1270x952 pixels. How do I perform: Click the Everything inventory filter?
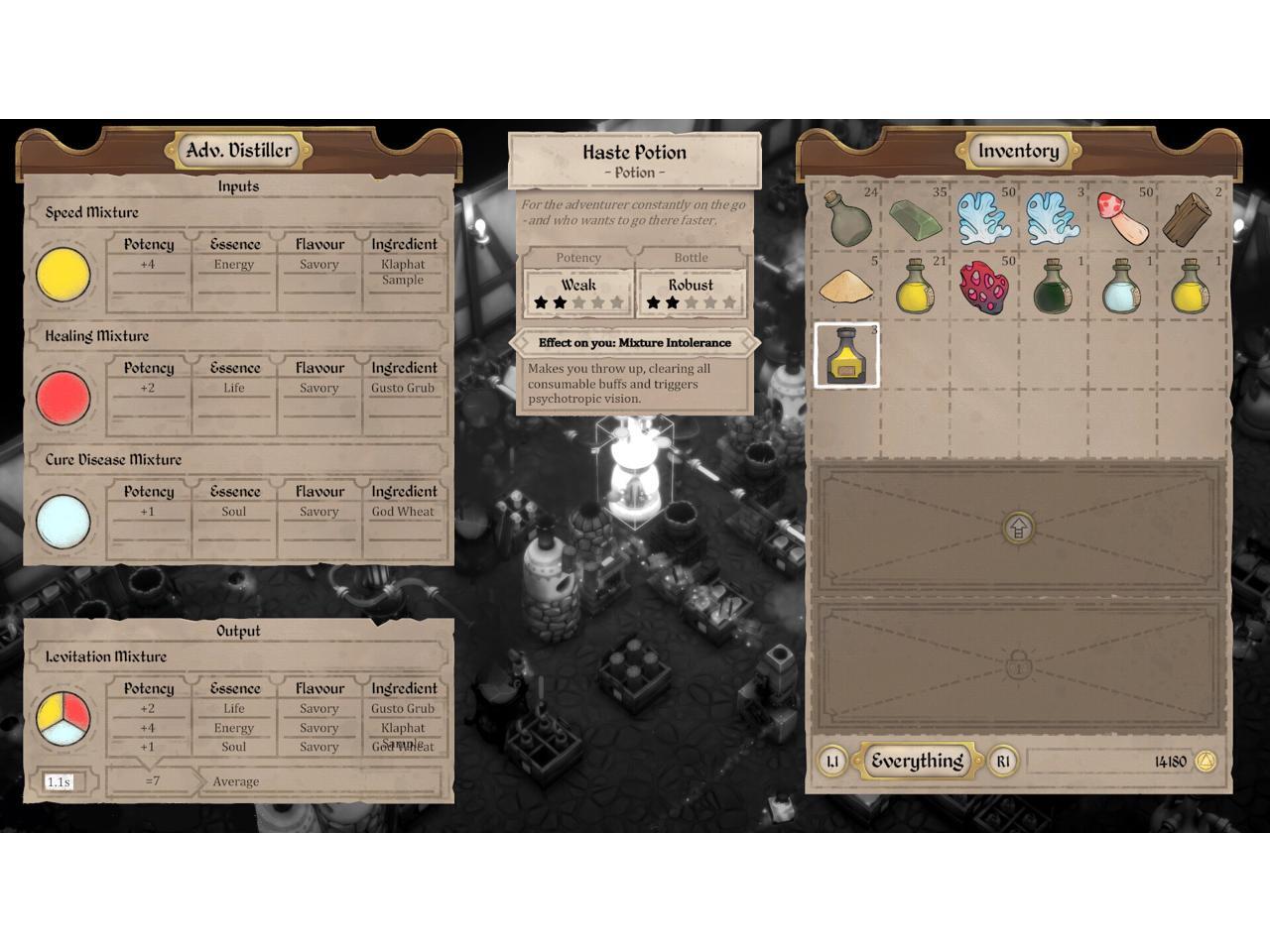tap(917, 762)
